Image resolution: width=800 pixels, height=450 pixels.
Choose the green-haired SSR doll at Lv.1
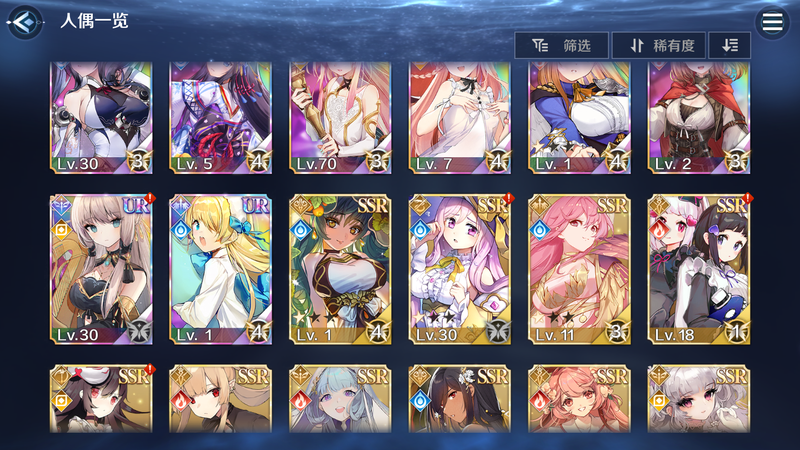pyautogui.click(x=330, y=269)
